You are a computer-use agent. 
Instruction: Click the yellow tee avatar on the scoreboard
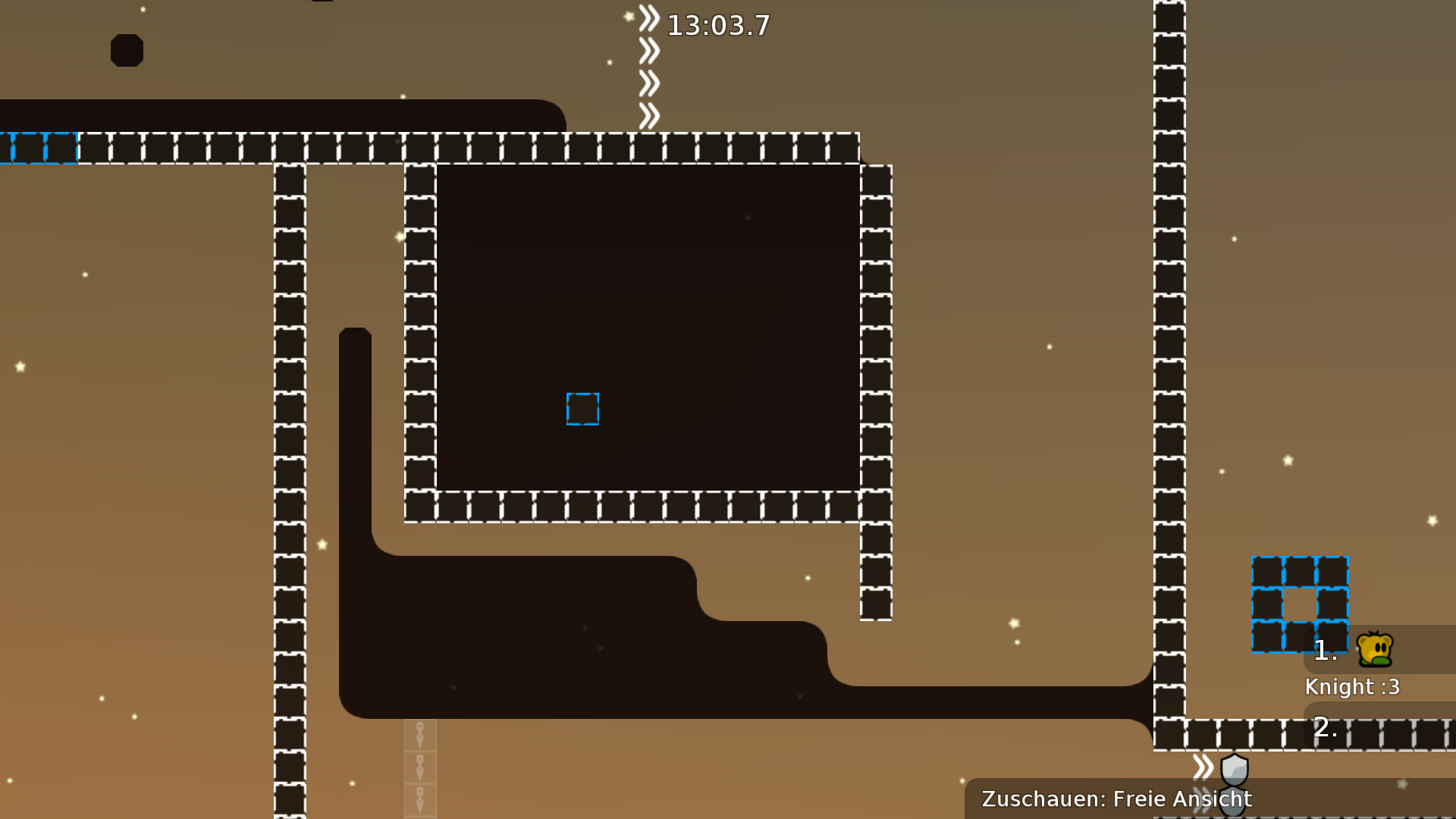(x=1374, y=648)
